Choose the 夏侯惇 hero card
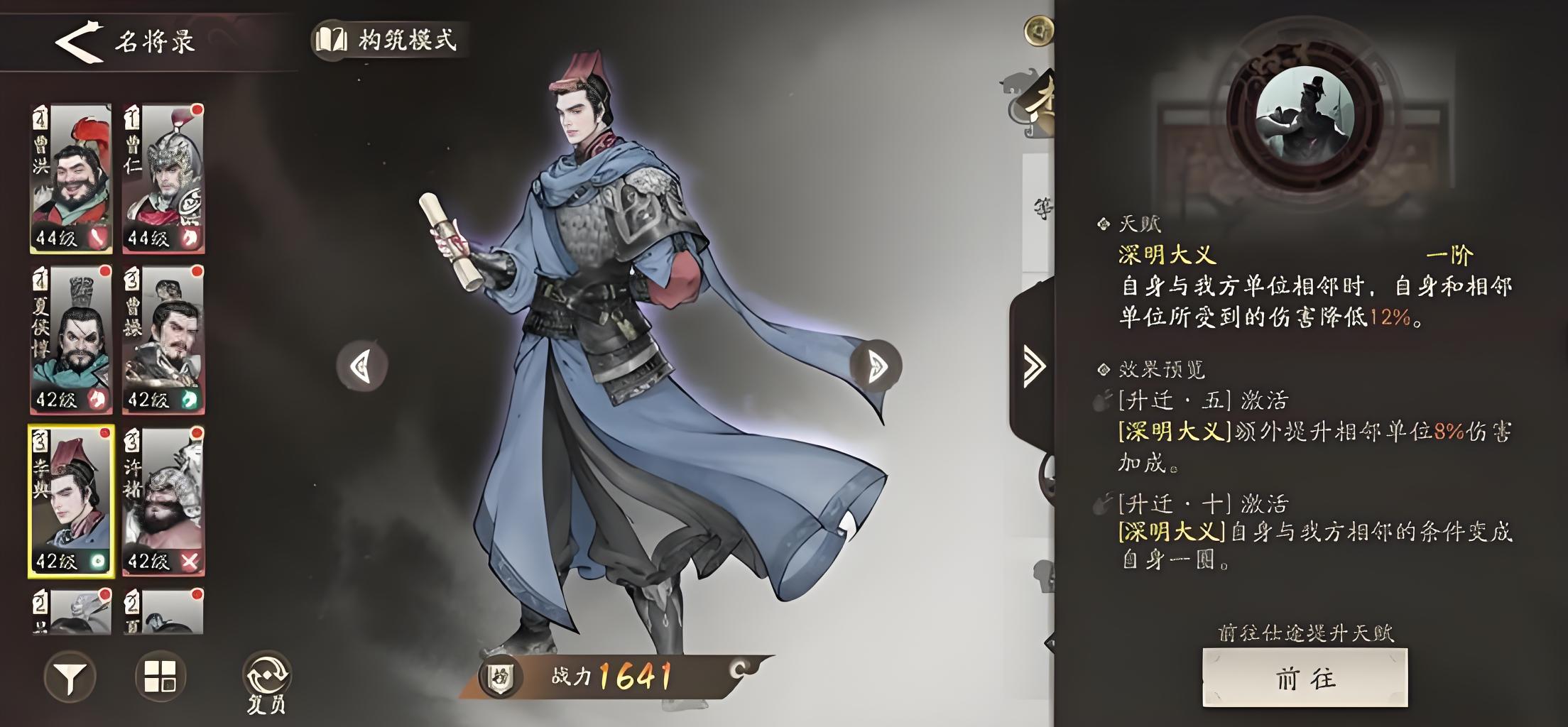Screen dimensions: 1568x727 click(x=71, y=339)
